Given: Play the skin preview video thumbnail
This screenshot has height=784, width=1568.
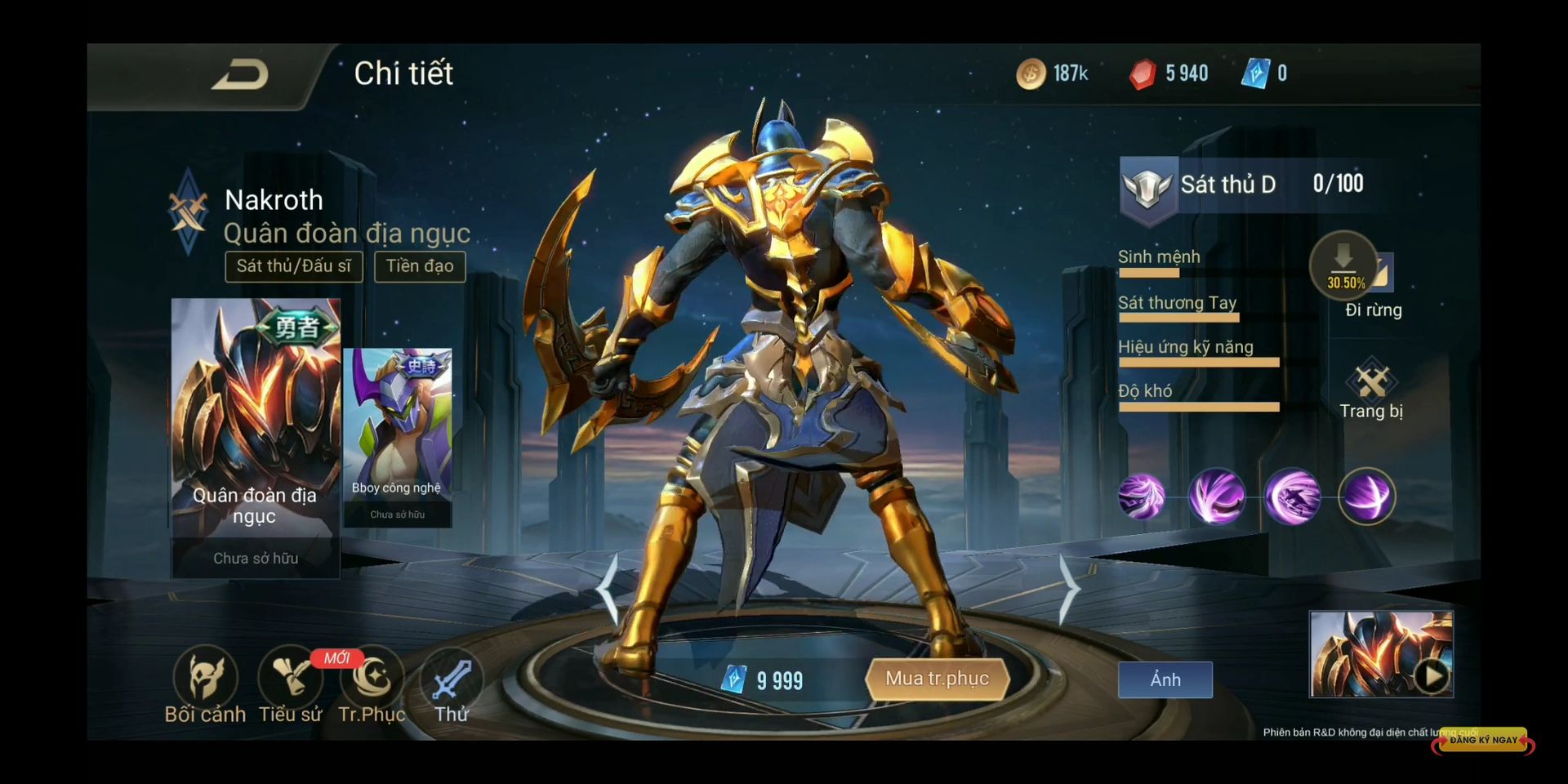Looking at the screenshot, I should pos(1432,676).
